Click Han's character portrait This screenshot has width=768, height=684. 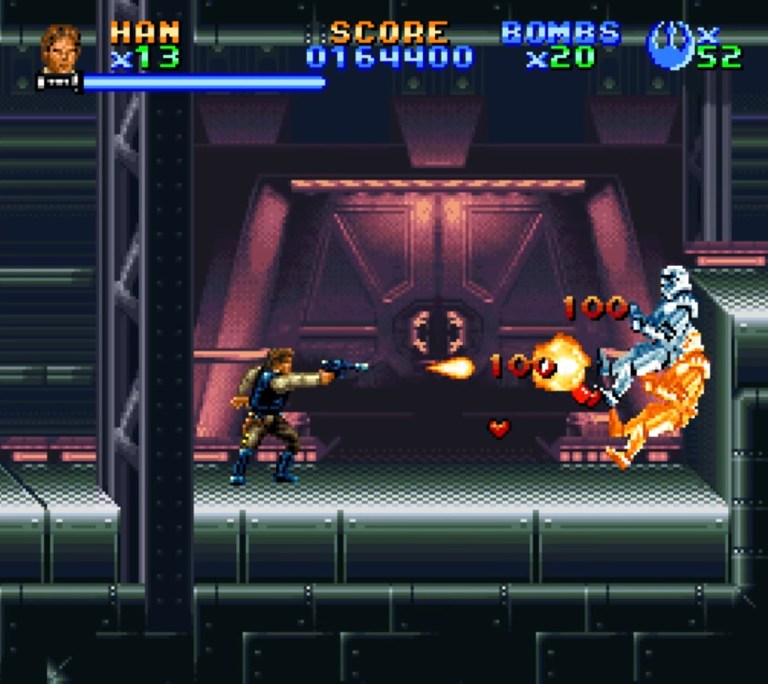[x=61, y=50]
